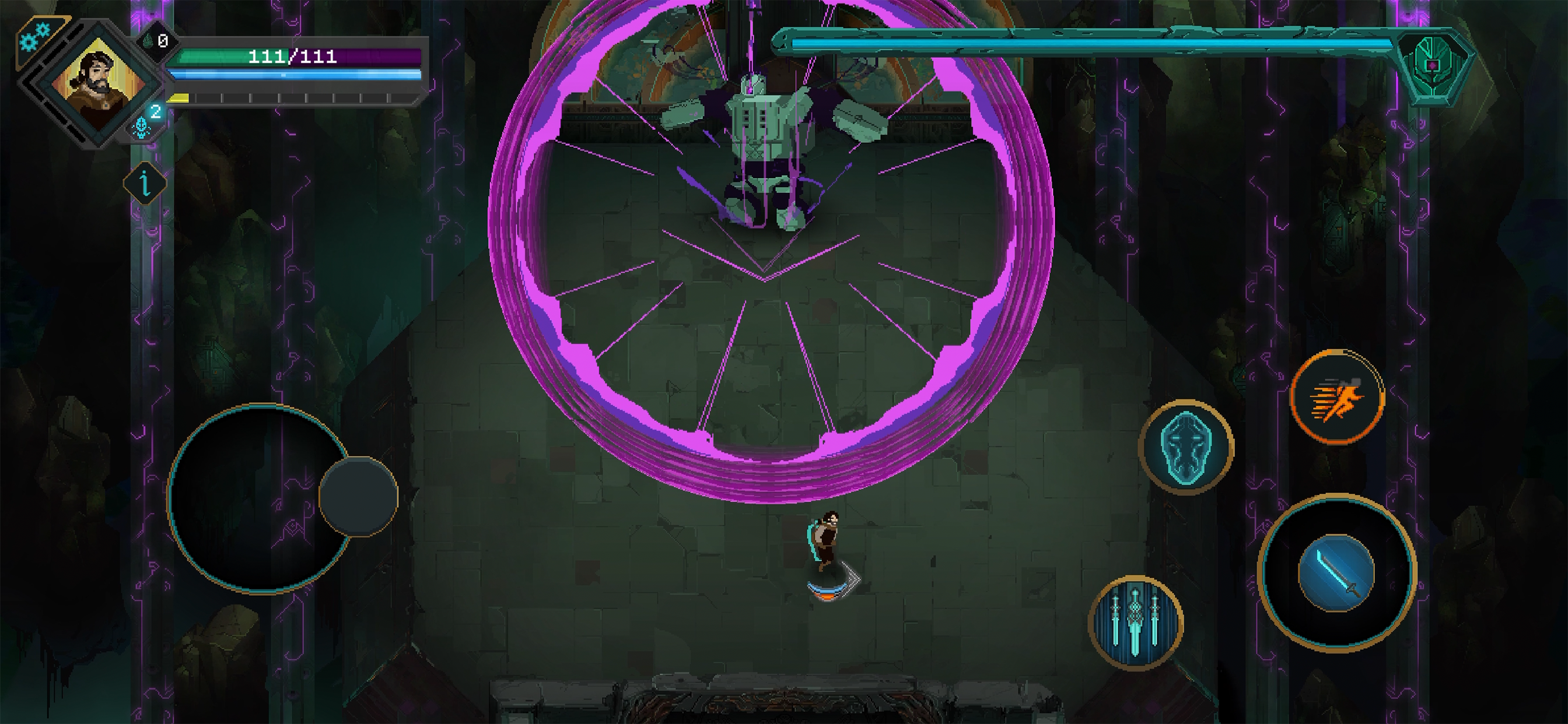The height and width of the screenshot is (724, 1568).
Task: Expand the player stats by tapping health bar frame
Action: click(x=292, y=57)
